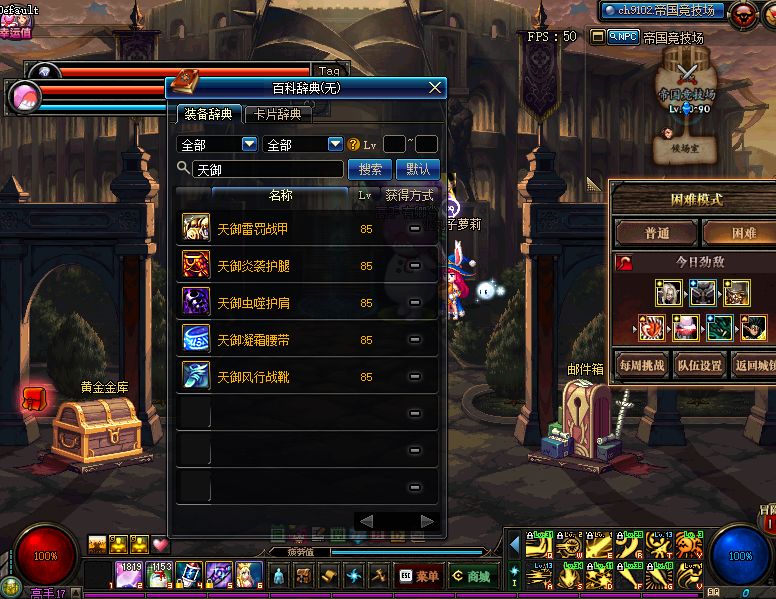This screenshot has height=599, width=776.
Task: Select the 装备辞典 equipment dictionary tab
Action: (x=208, y=114)
